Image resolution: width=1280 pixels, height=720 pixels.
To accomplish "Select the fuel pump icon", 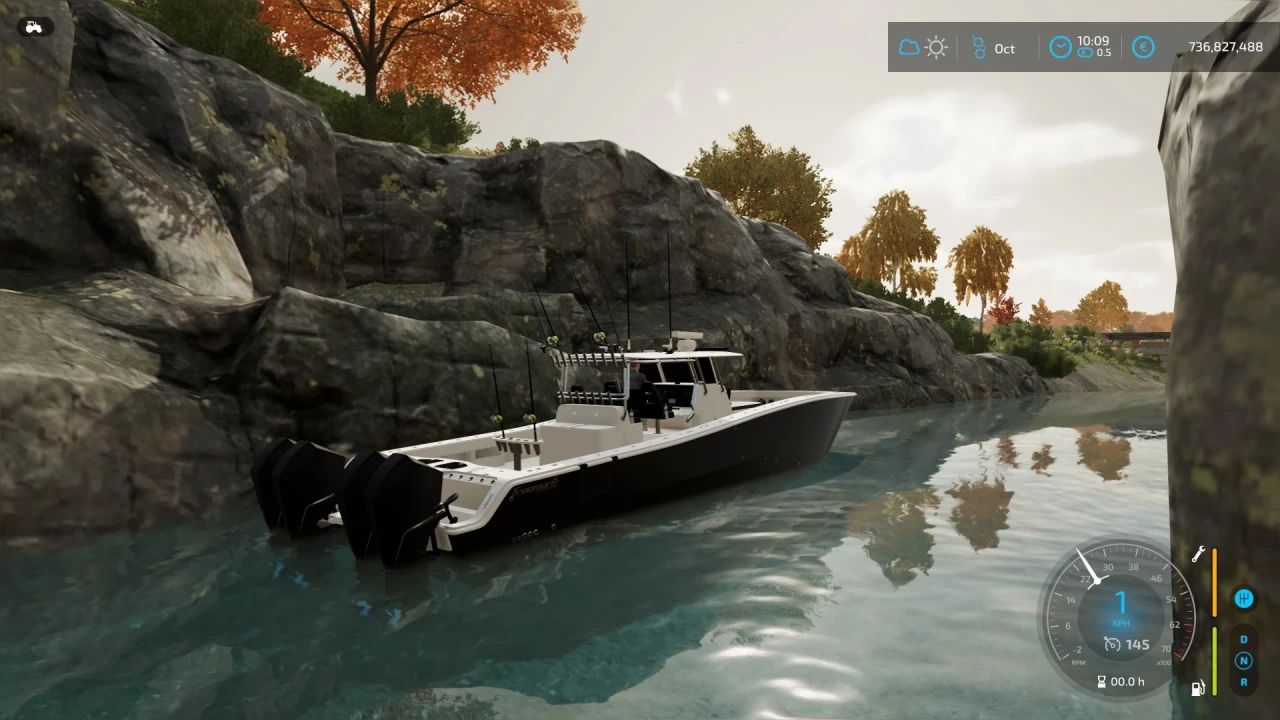I will [1198, 688].
